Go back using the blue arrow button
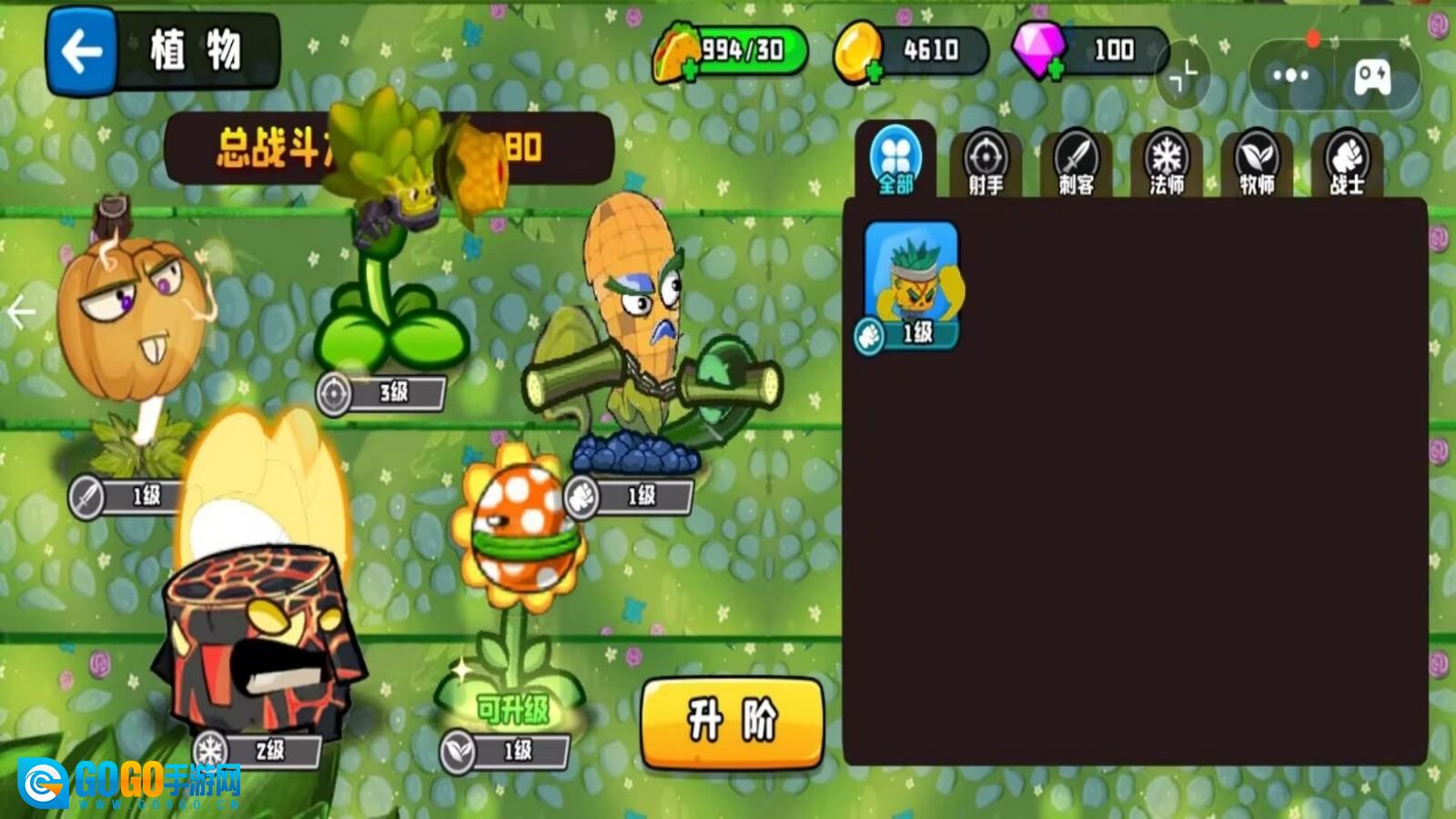 [x=81, y=51]
